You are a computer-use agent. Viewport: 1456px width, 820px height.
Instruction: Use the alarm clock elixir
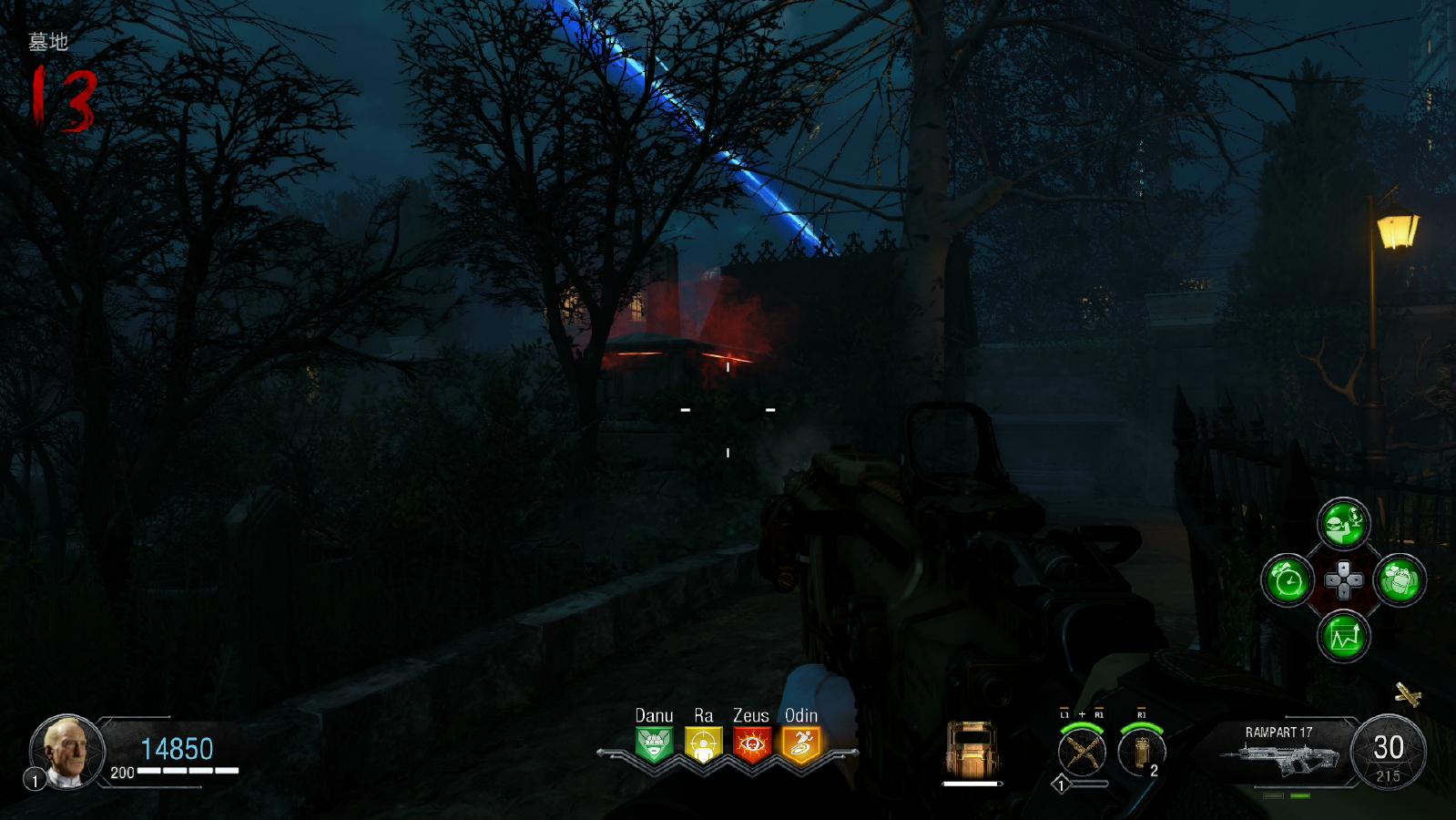(1288, 579)
